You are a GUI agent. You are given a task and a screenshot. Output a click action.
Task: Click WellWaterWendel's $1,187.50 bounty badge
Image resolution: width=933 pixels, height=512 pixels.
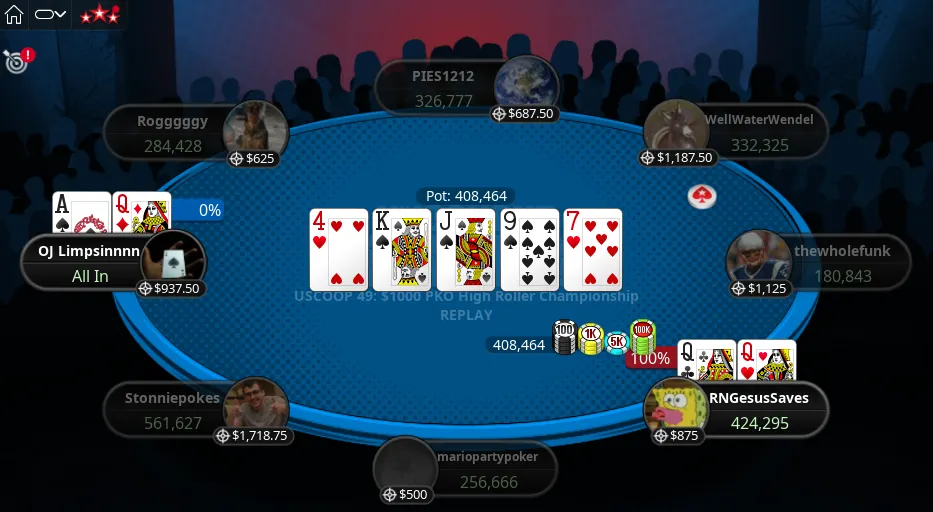point(679,158)
